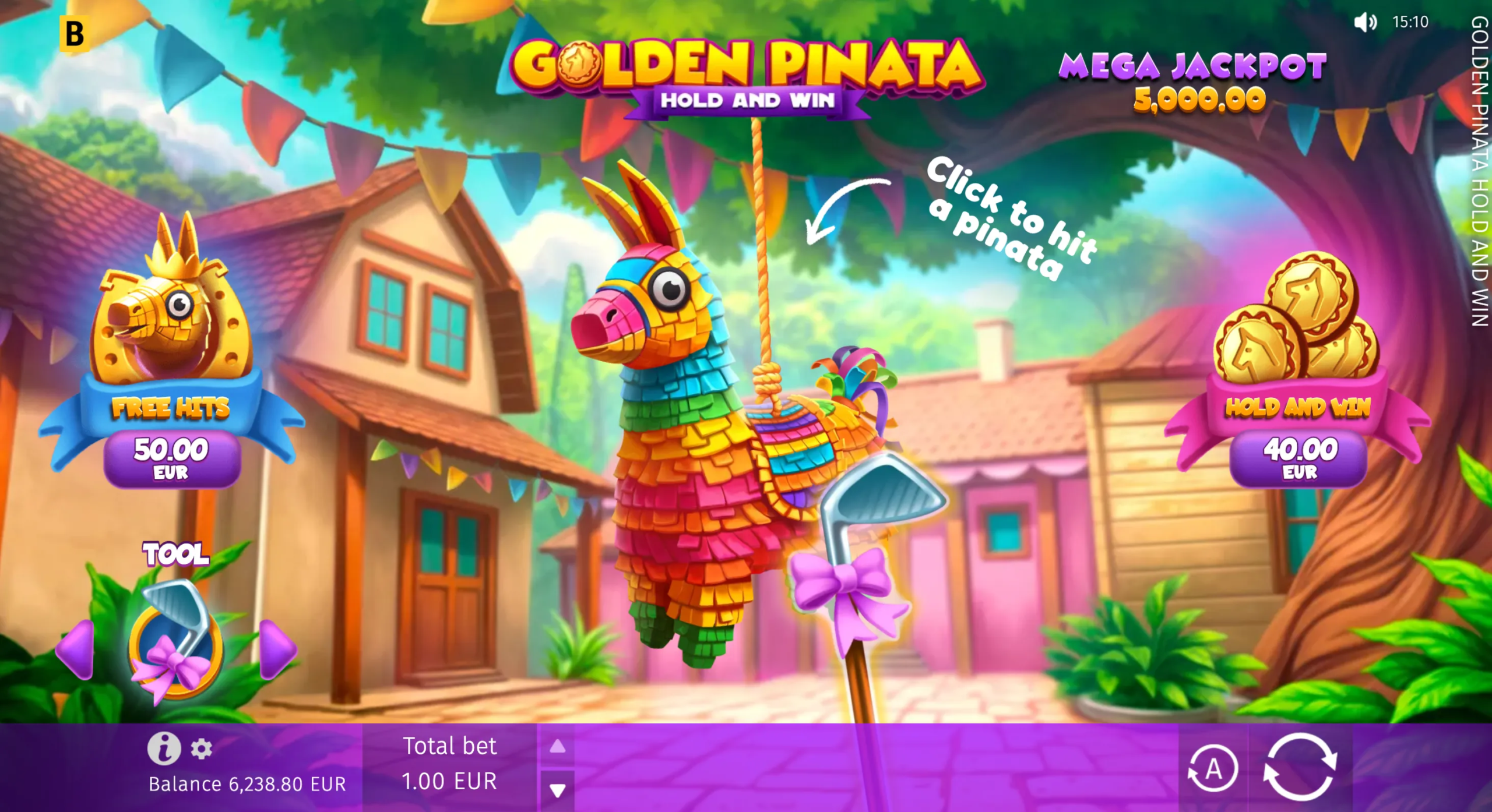Image resolution: width=1492 pixels, height=812 pixels.
Task: Hit the spin button
Action: 1300,768
